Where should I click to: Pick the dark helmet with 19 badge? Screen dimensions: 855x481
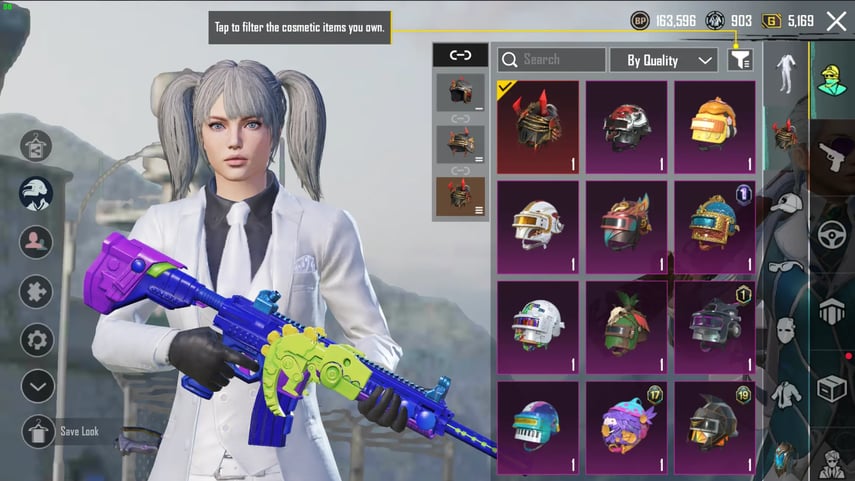click(715, 426)
